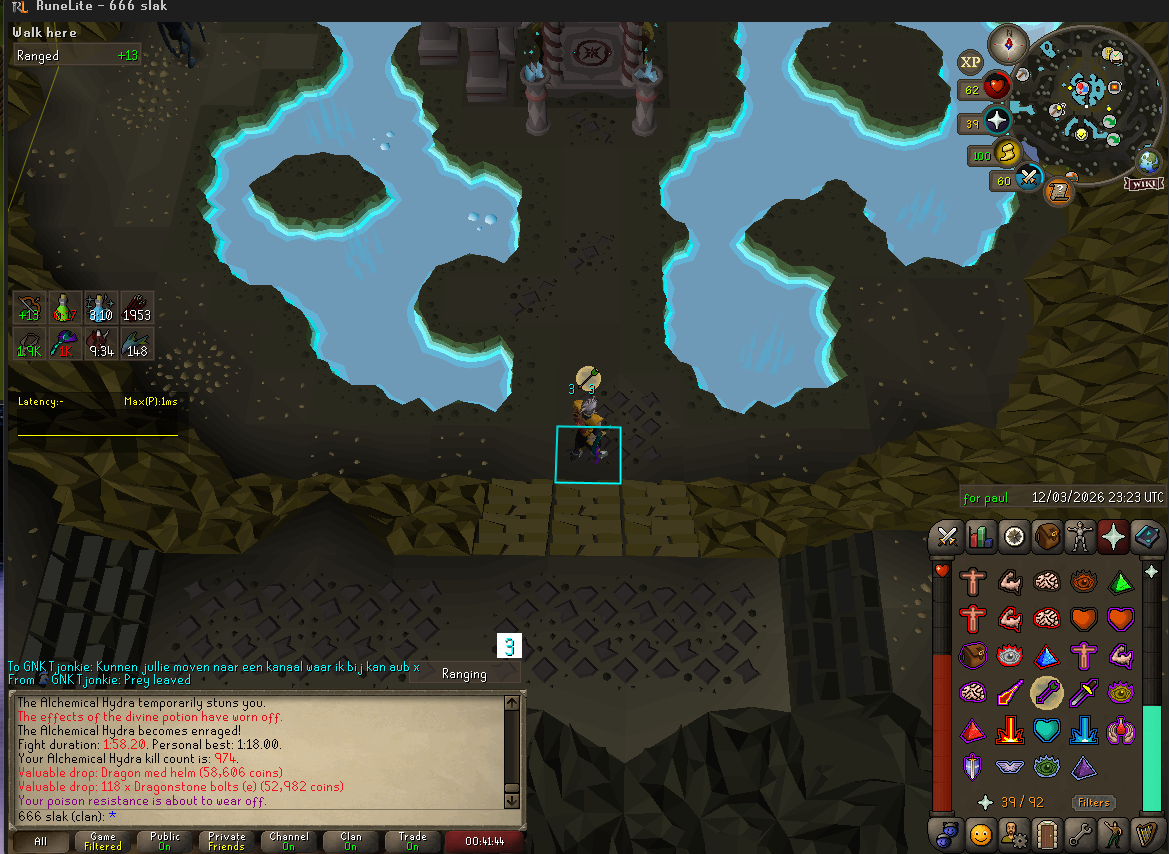Screen dimensions: 1169x854
Task: Open the Logout door tab
Action: [x=1046, y=832]
